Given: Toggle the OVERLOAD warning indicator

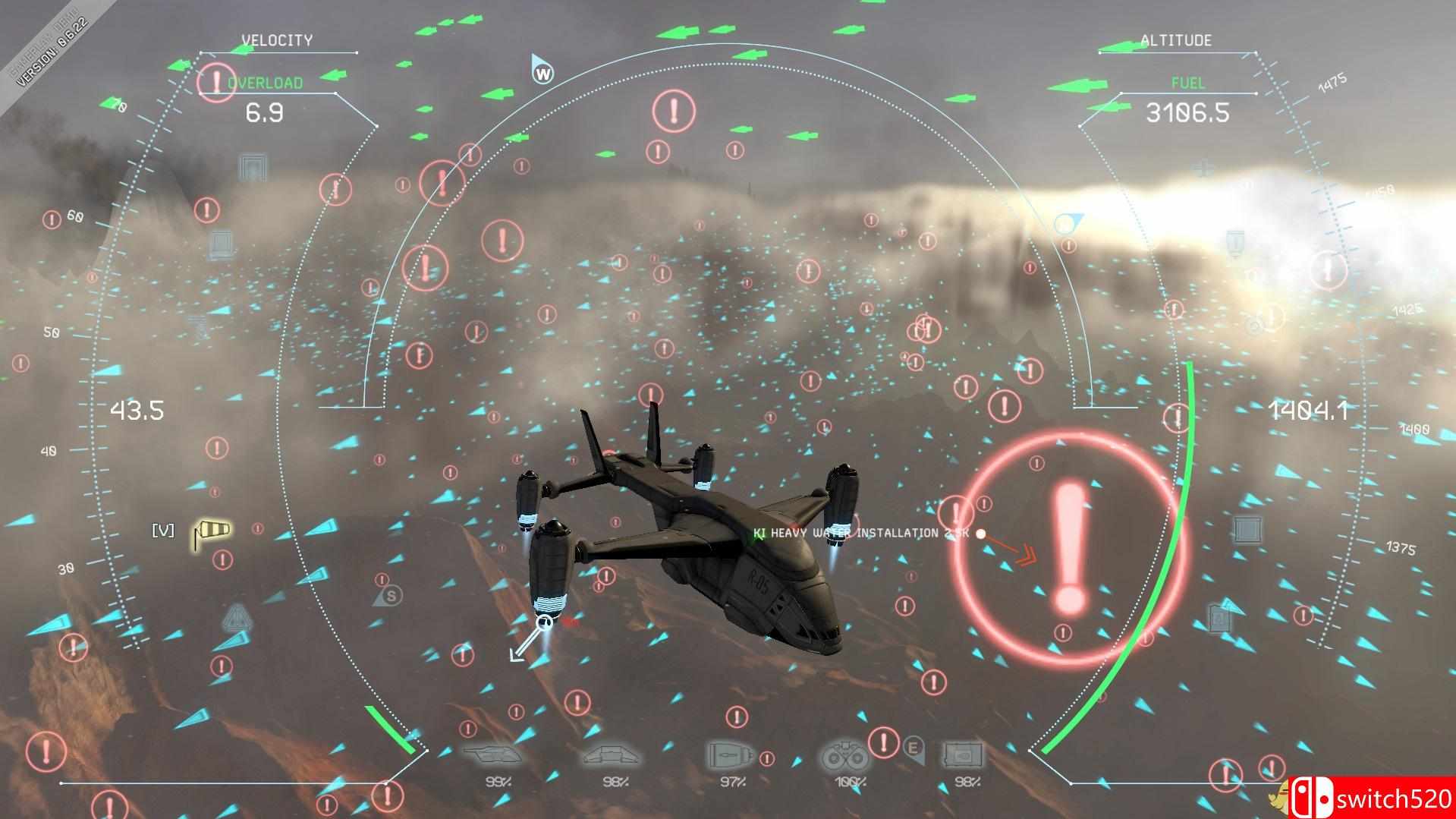Looking at the screenshot, I should click(x=266, y=81).
